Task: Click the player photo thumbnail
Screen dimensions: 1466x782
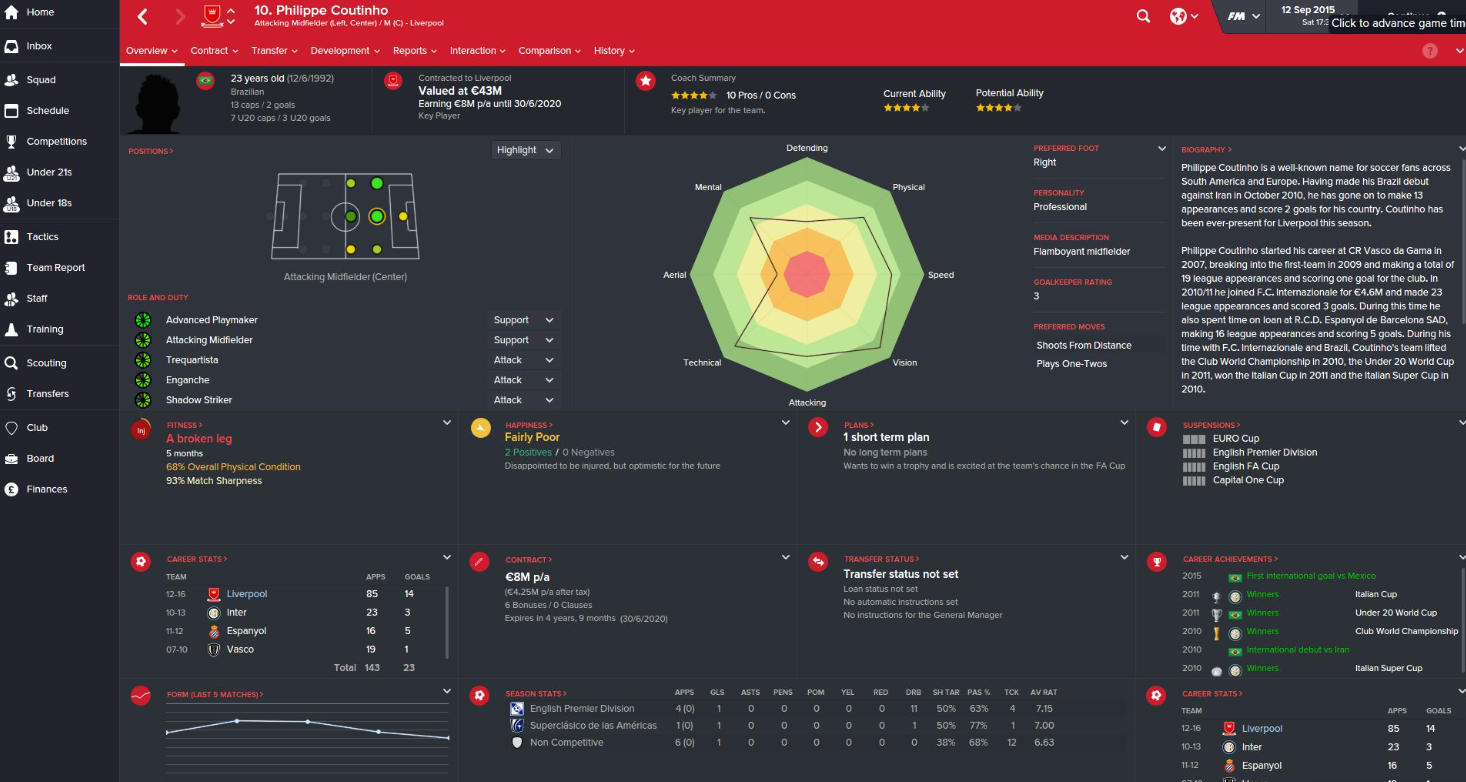Action: coord(156,99)
